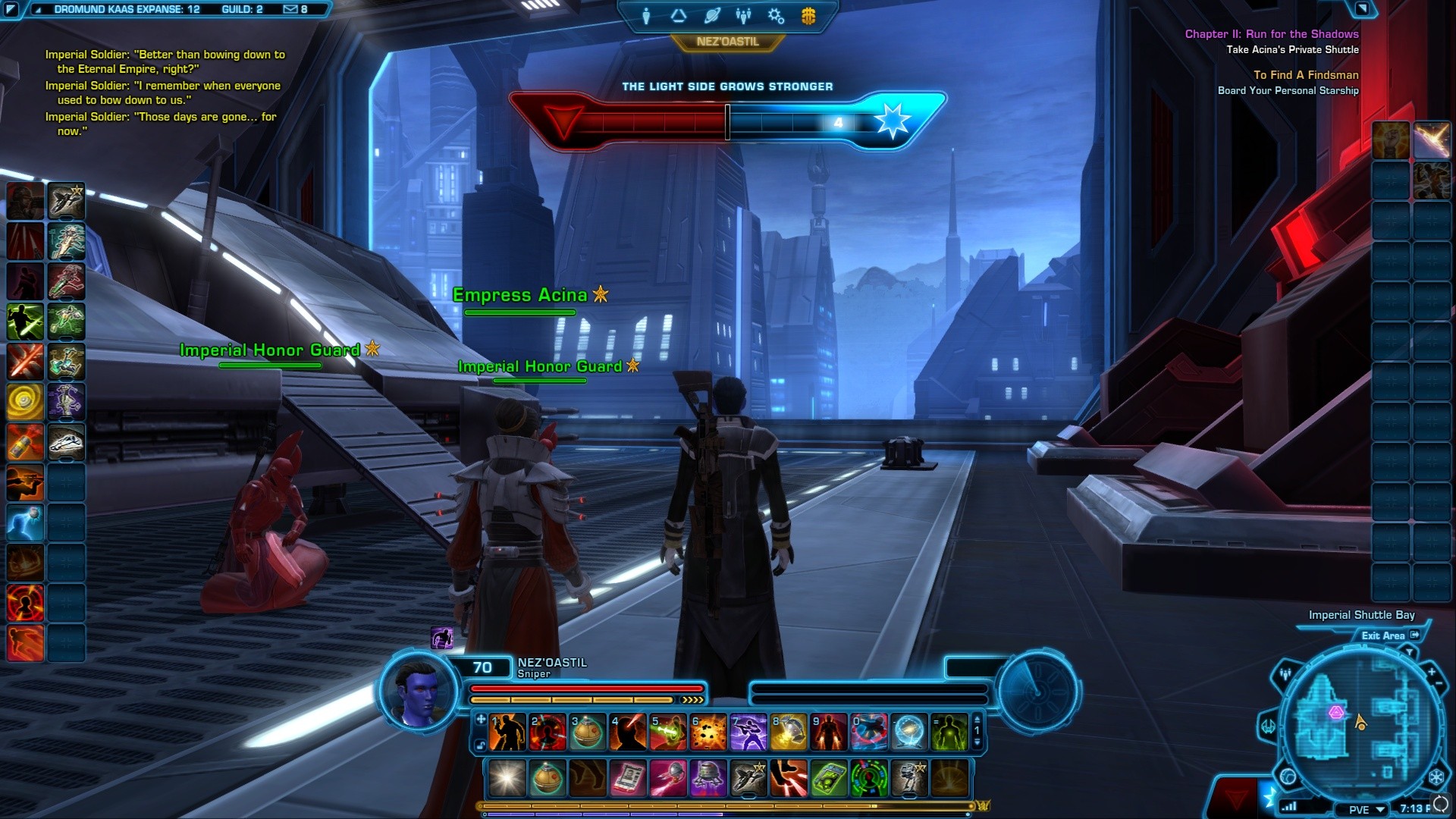This screenshot has width=1456, height=819.
Task: Open the gold Cartel Market coin icon
Action: 808,16
